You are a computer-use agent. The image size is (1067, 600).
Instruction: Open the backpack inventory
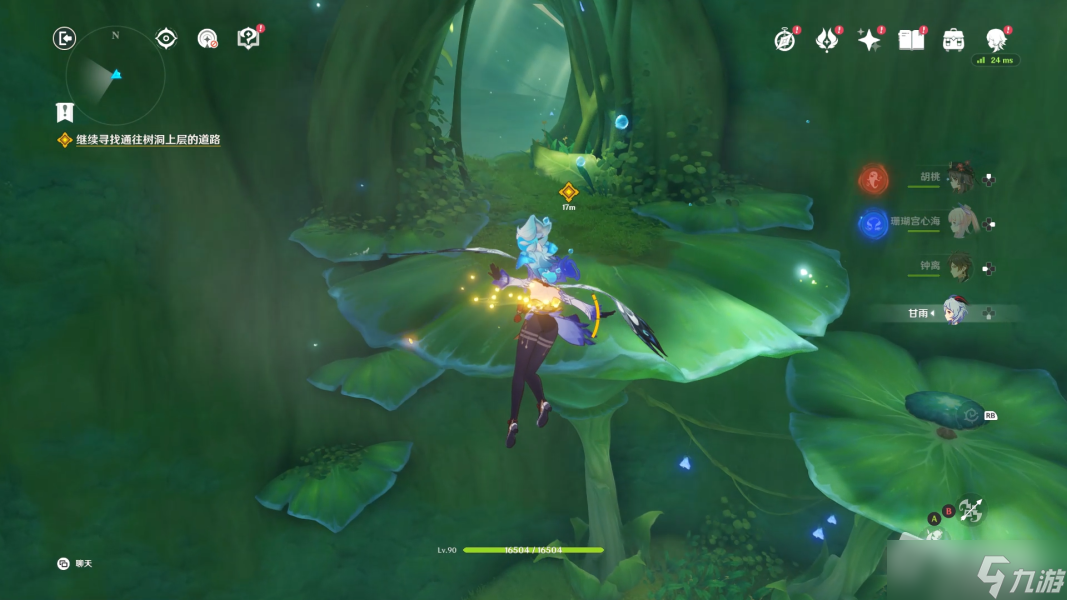[953, 40]
